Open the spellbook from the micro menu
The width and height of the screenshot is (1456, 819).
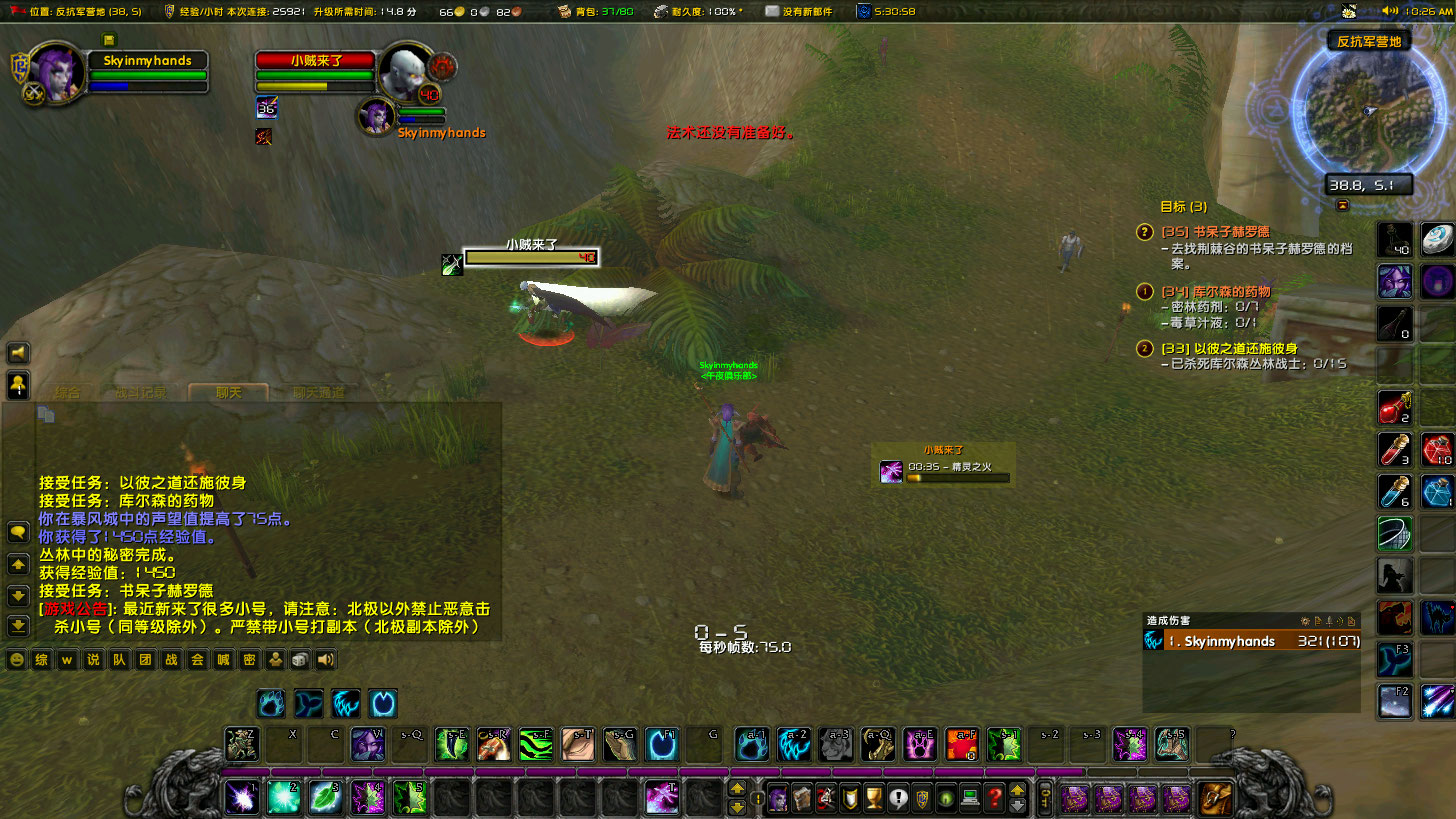(x=802, y=797)
